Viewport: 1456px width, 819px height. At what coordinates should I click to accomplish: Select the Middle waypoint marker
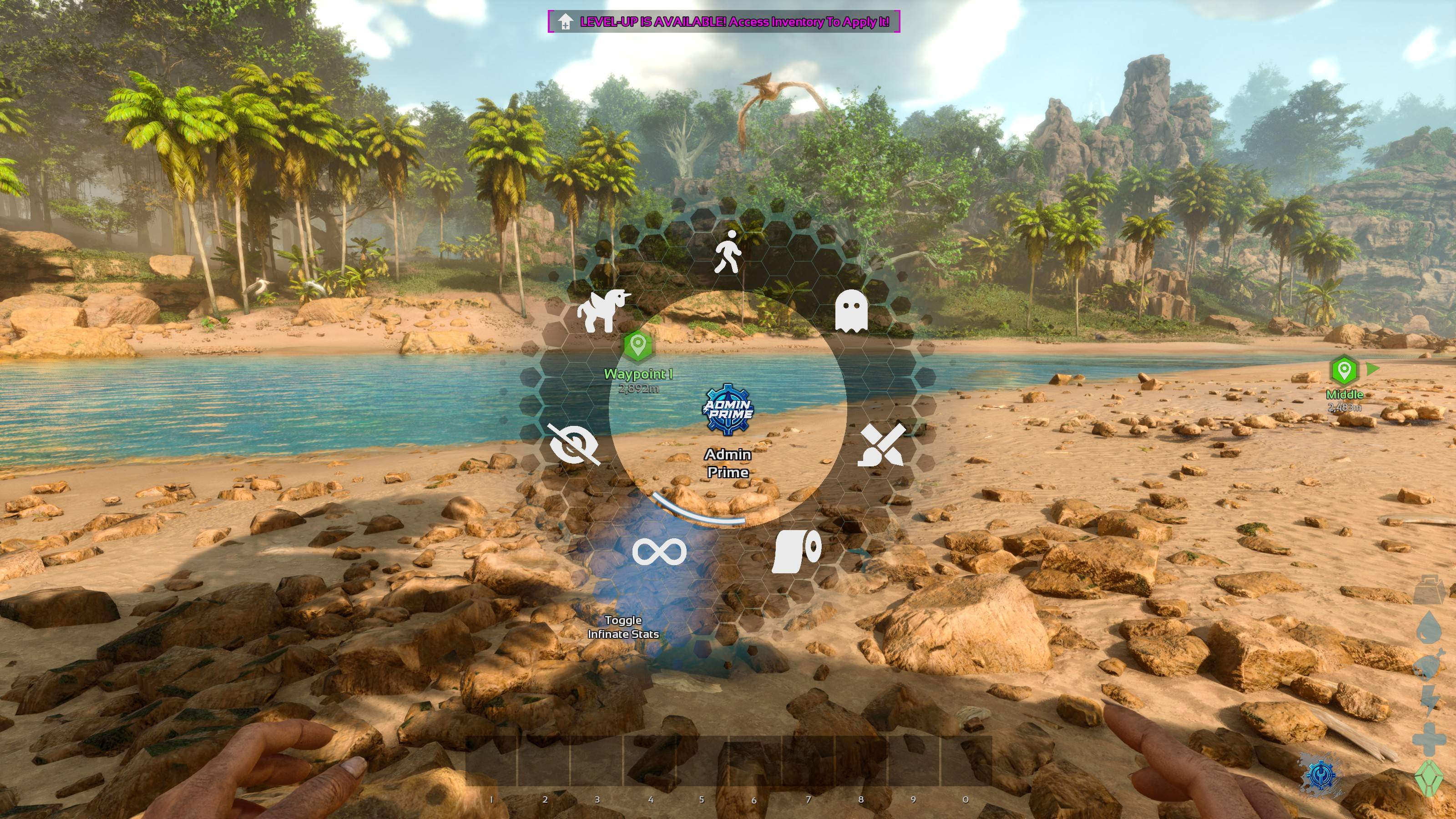1344,371
